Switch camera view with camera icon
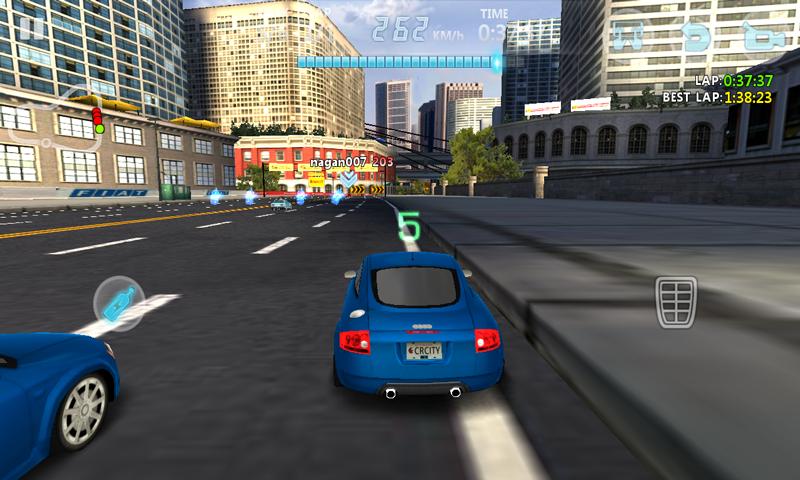 [763, 35]
